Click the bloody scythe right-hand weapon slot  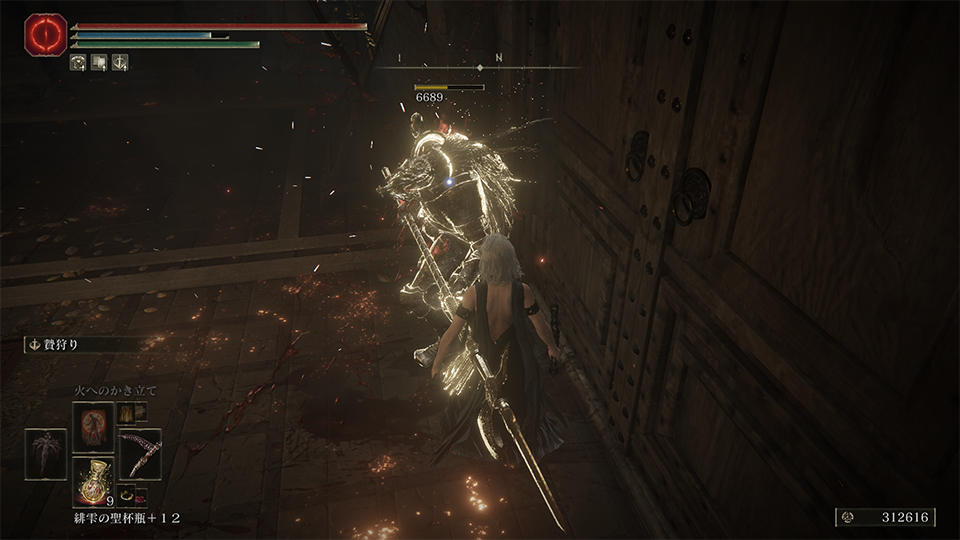(140, 453)
